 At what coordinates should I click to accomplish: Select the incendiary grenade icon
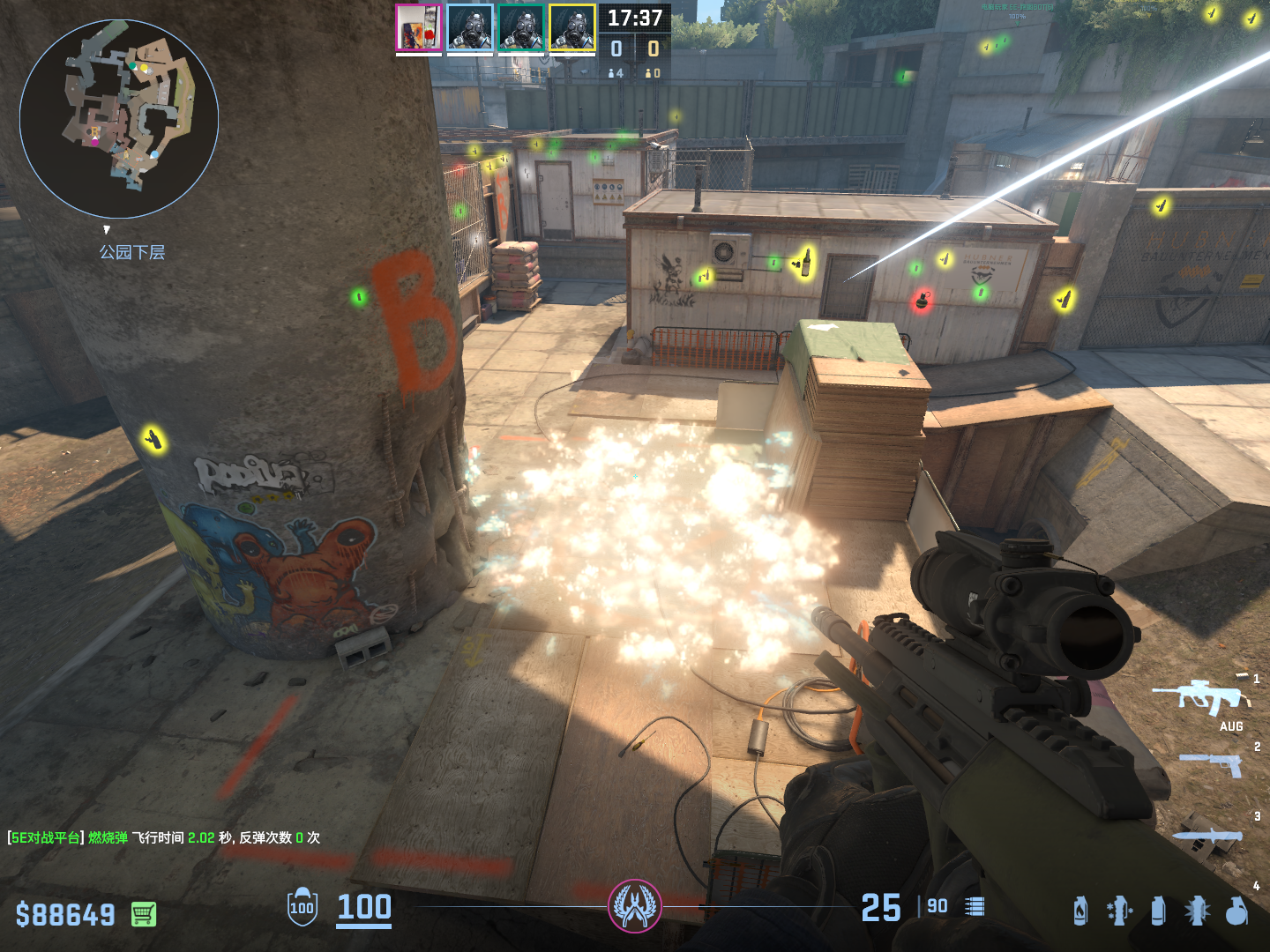[1080, 911]
